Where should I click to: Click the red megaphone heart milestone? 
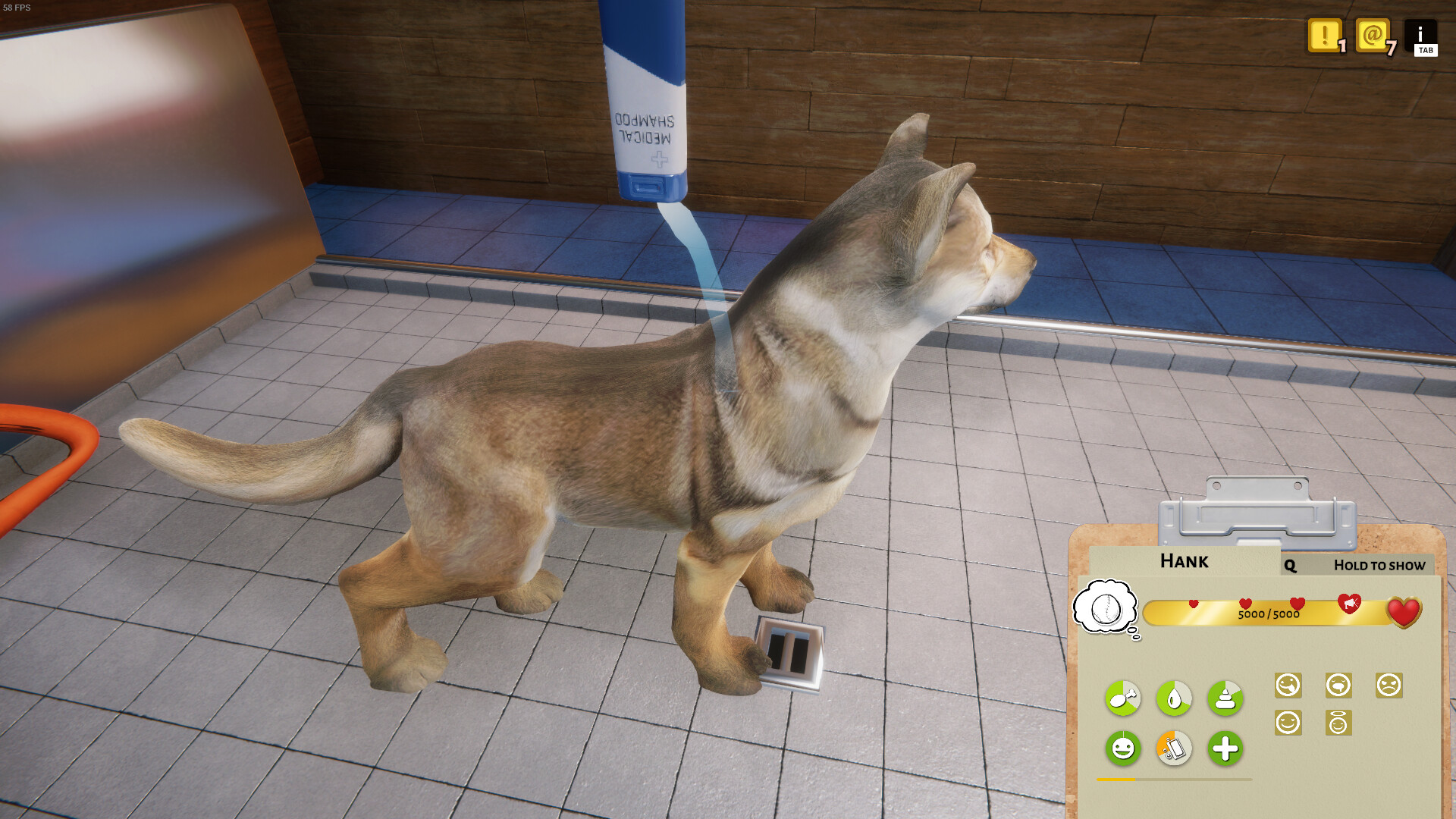(1350, 604)
